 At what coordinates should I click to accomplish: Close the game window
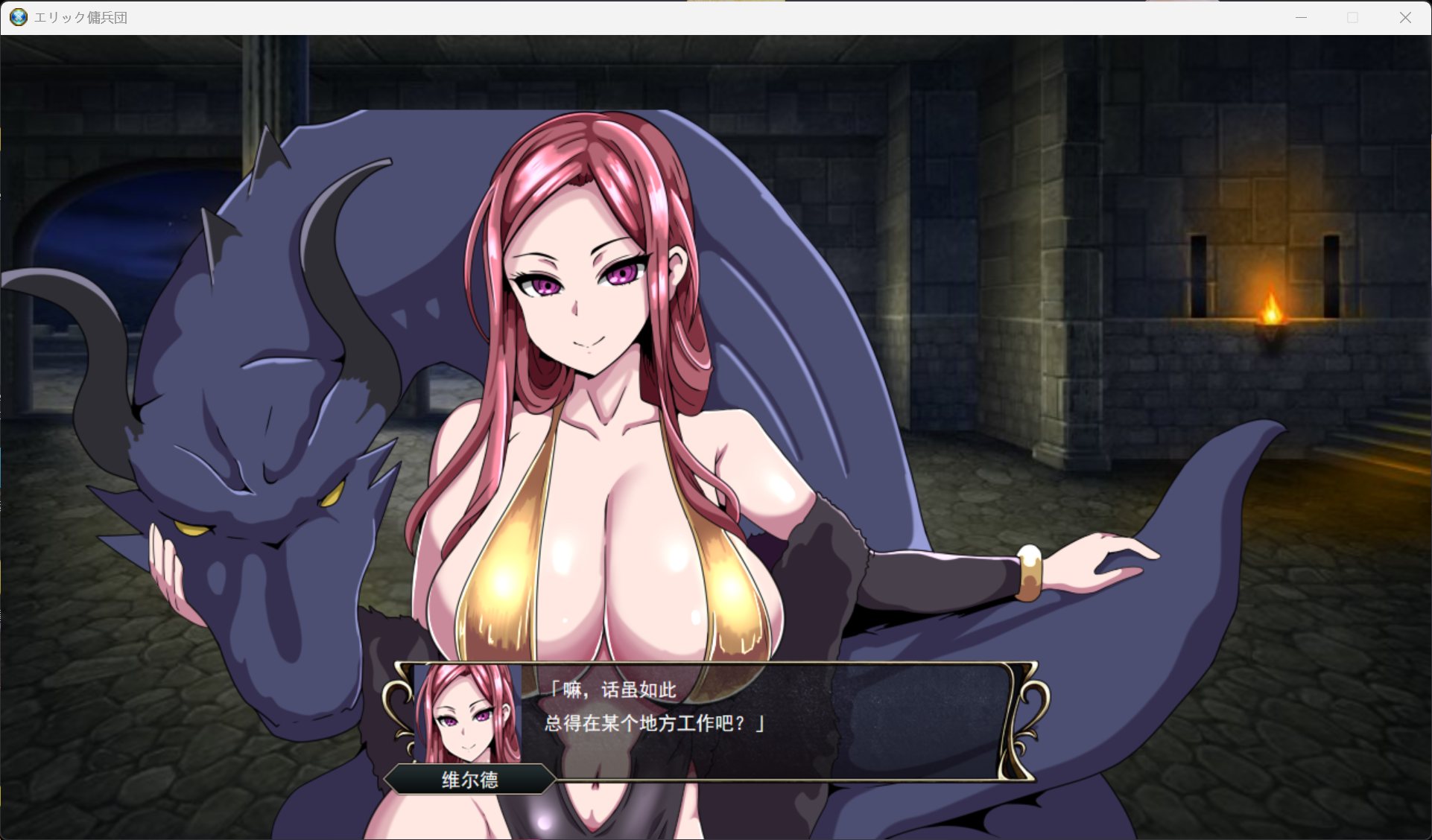coord(1405,18)
